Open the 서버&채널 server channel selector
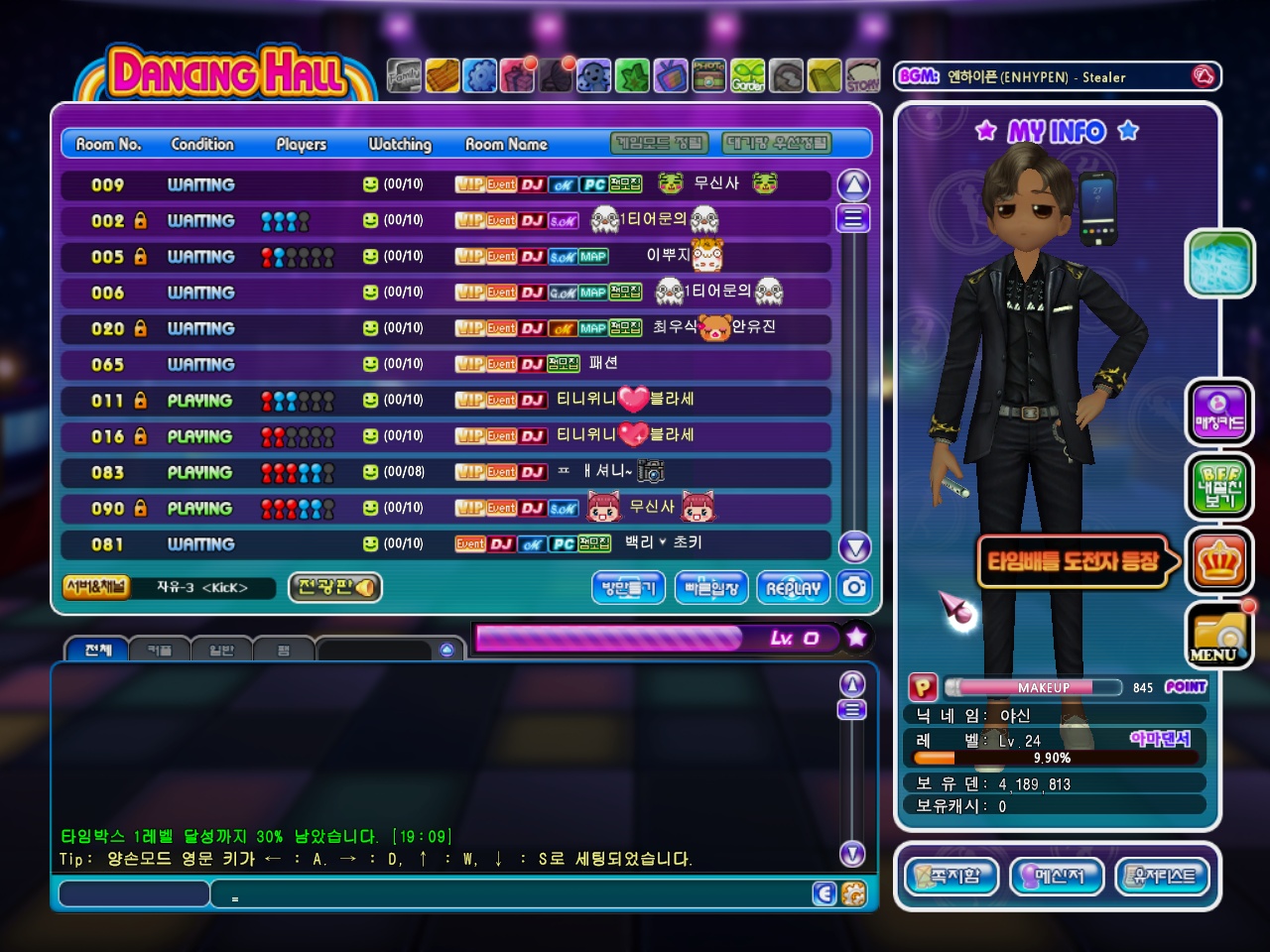The width and height of the screenshot is (1270, 952). 95,587
